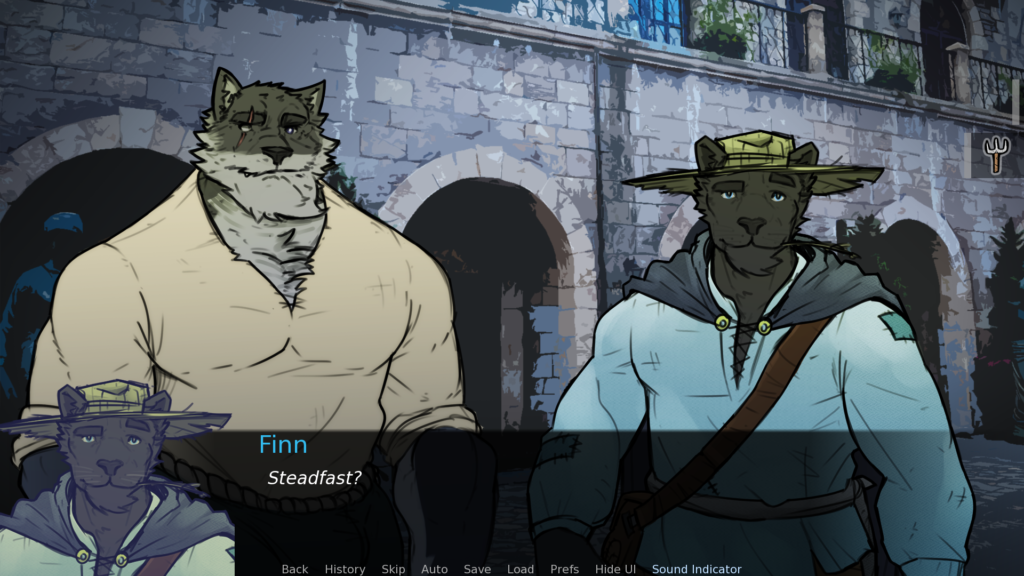Open the Prefs screen
Image resolution: width=1024 pixels, height=576 pixels.
(x=564, y=569)
